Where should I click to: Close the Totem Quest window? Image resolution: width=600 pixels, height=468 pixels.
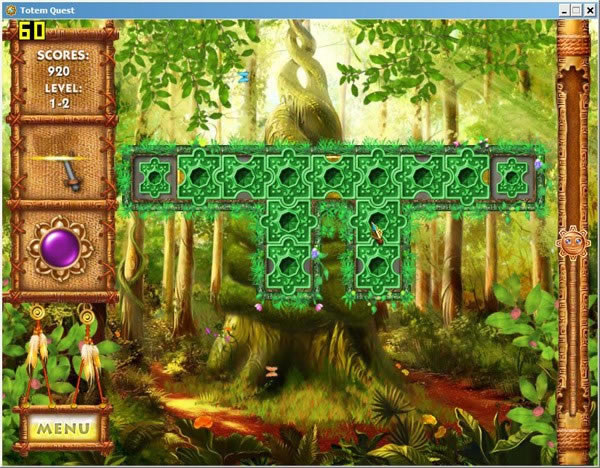click(x=590, y=9)
